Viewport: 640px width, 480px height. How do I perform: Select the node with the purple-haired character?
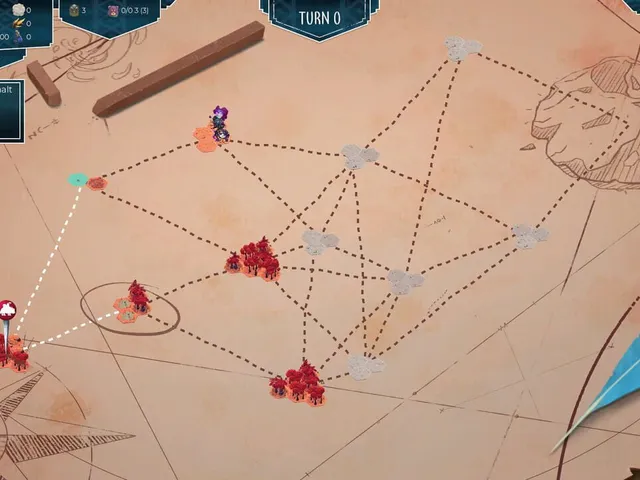point(212,133)
